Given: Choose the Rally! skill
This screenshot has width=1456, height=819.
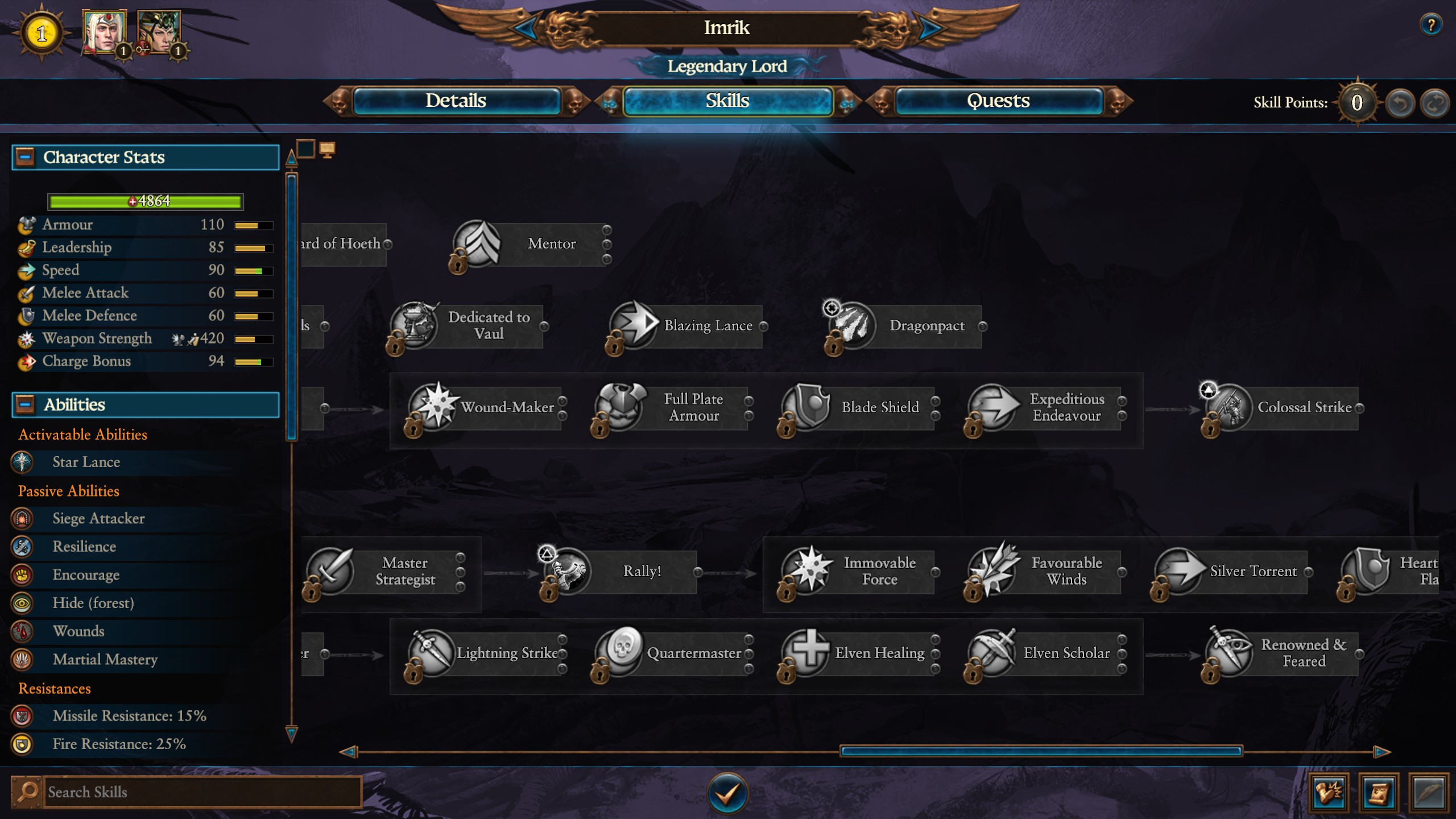Looking at the screenshot, I should (620, 571).
